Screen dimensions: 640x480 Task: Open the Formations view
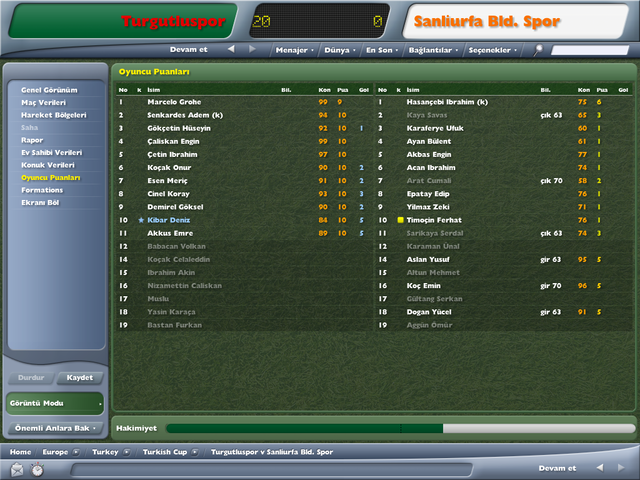pyautogui.click(x=42, y=190)
